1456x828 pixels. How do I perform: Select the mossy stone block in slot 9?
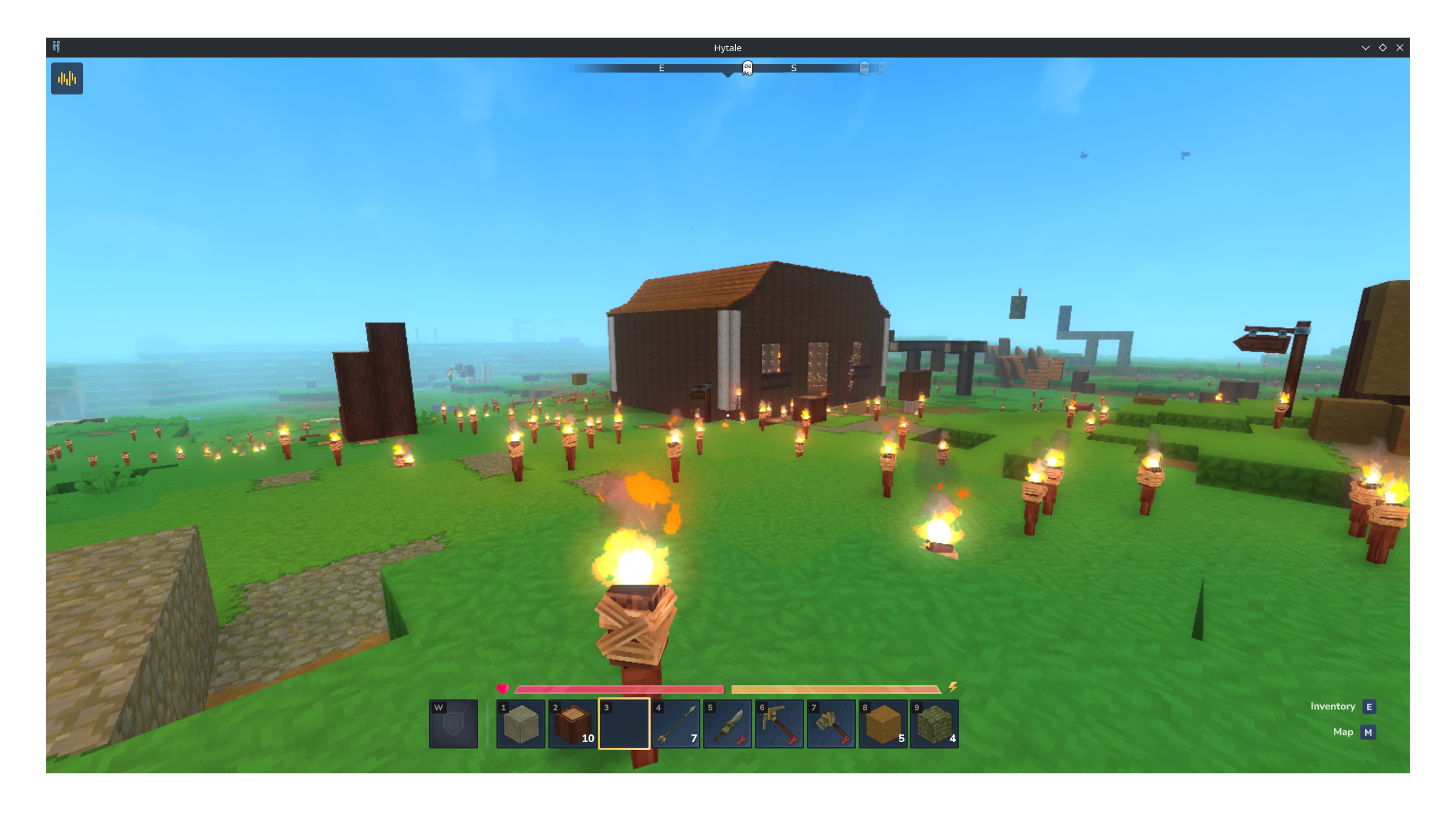(x=935, y=724)
